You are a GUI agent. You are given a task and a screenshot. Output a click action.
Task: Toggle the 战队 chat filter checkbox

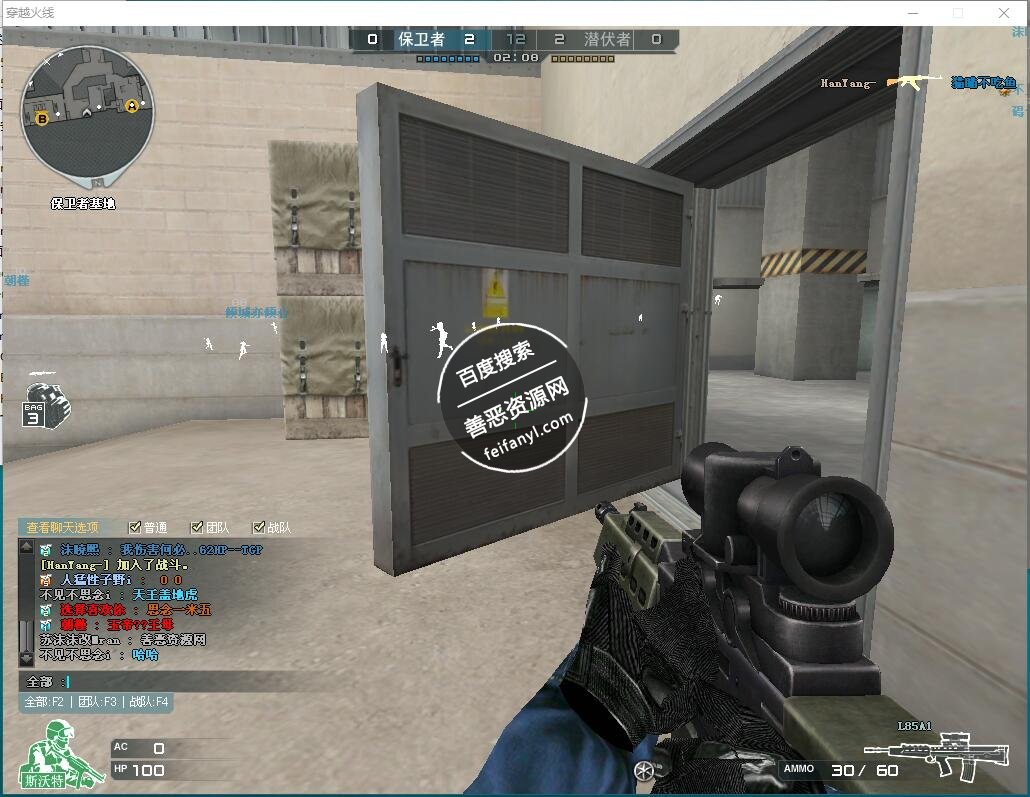(x=259, y=527)
